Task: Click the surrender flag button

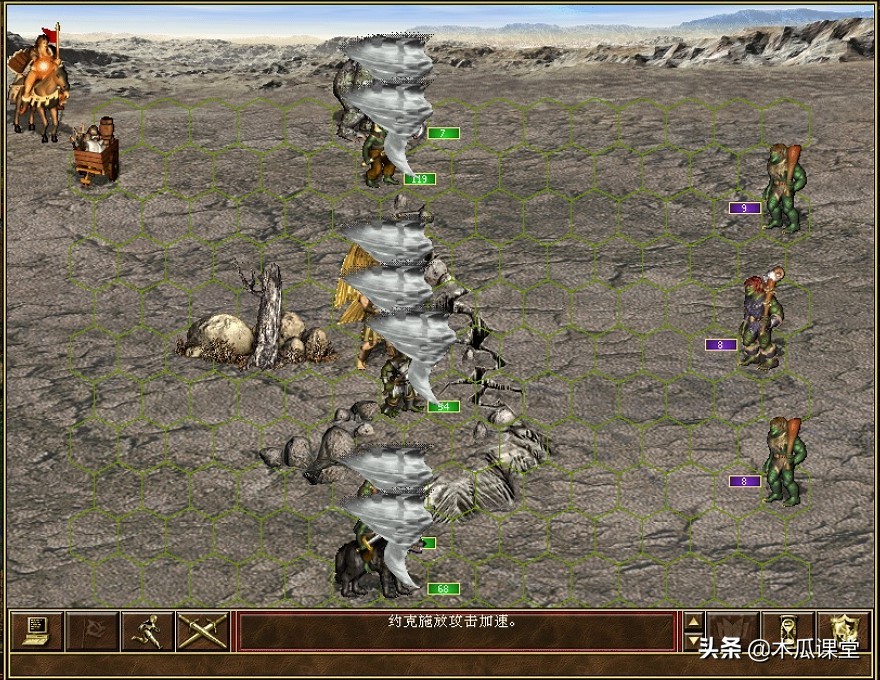Action: click(92, 630)
